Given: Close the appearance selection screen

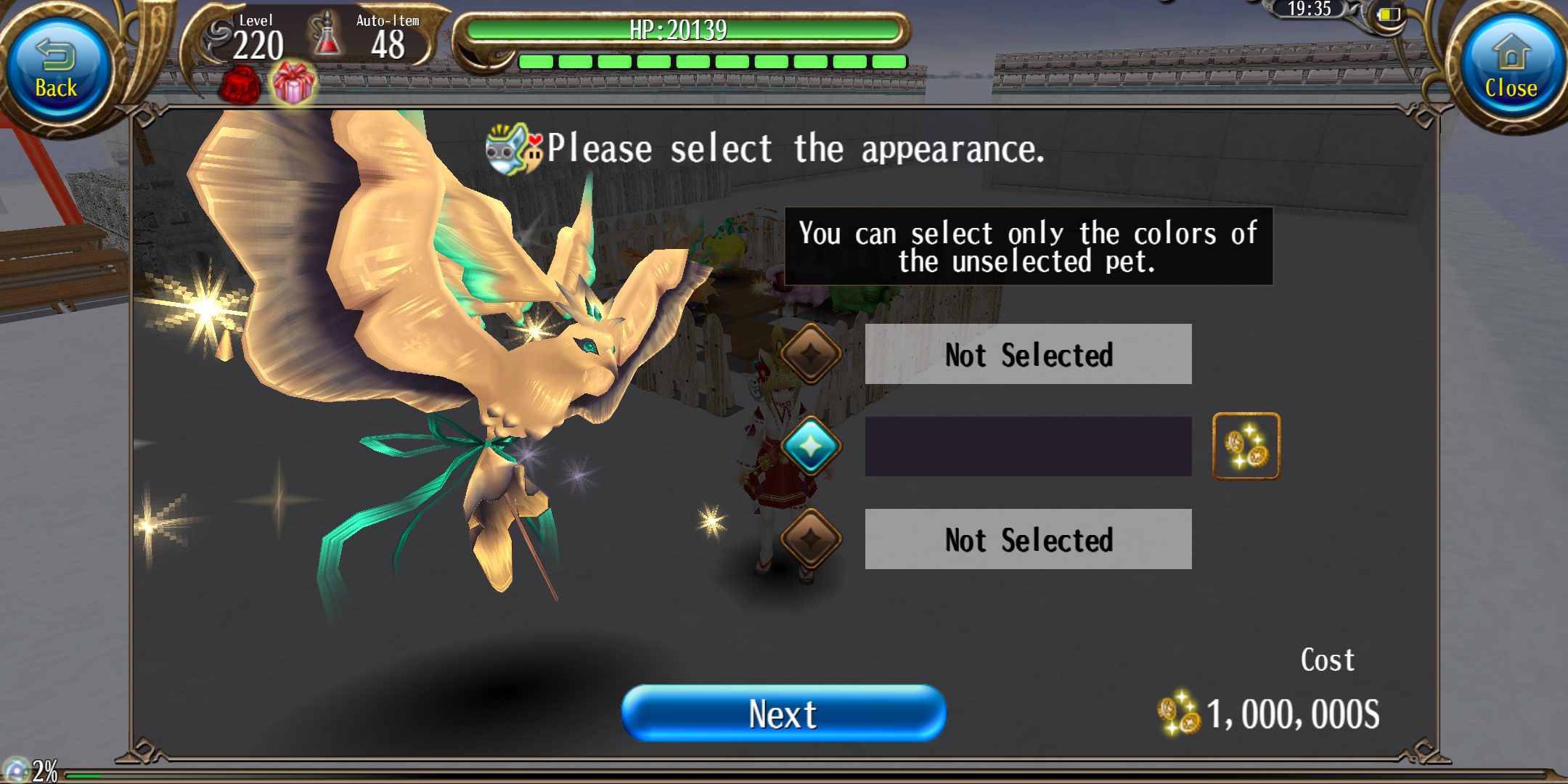Looking at the screenshot, I should pos(1511,70).
